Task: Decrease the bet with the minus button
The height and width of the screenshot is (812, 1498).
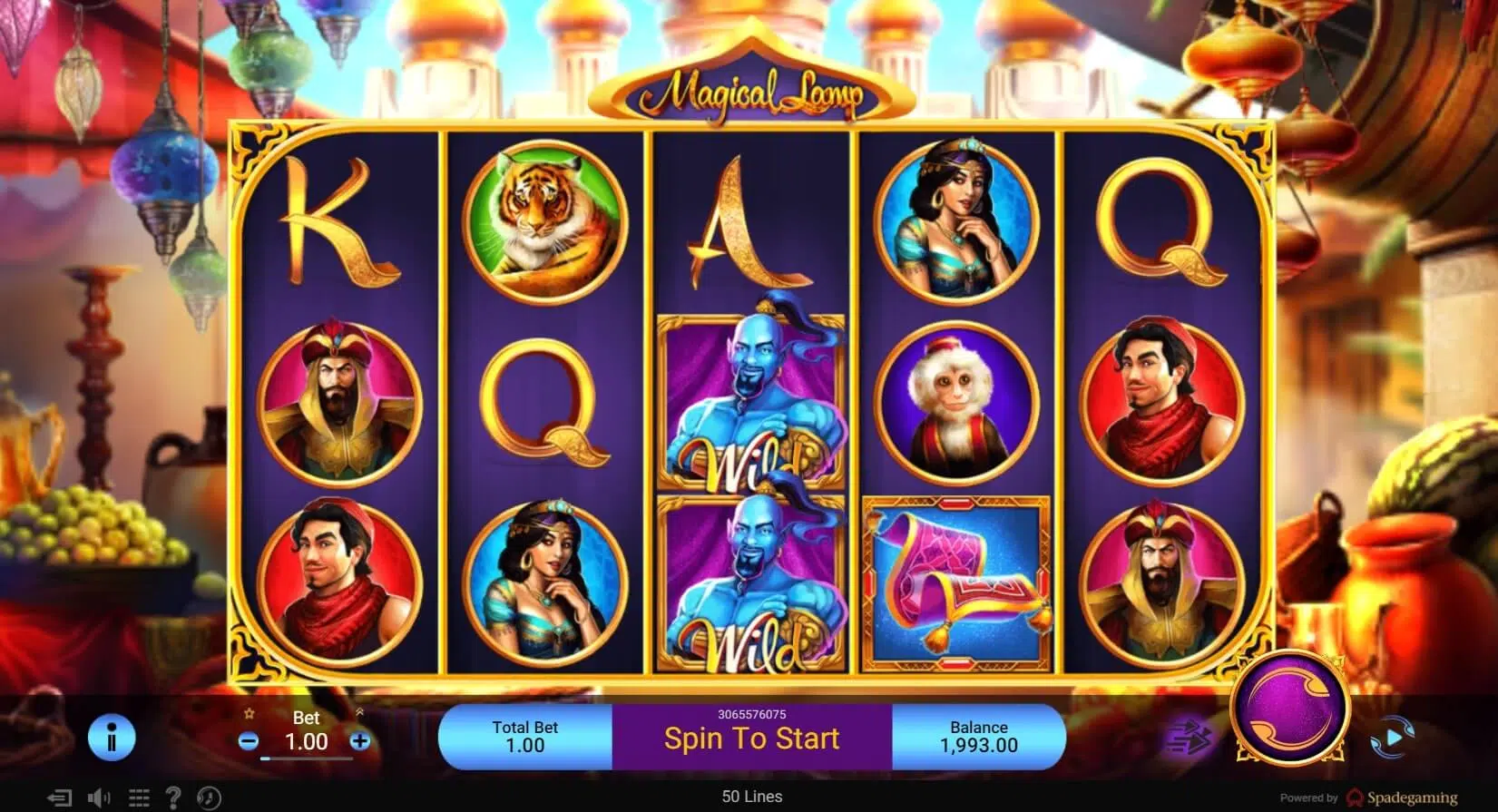Action: [248, 740]
